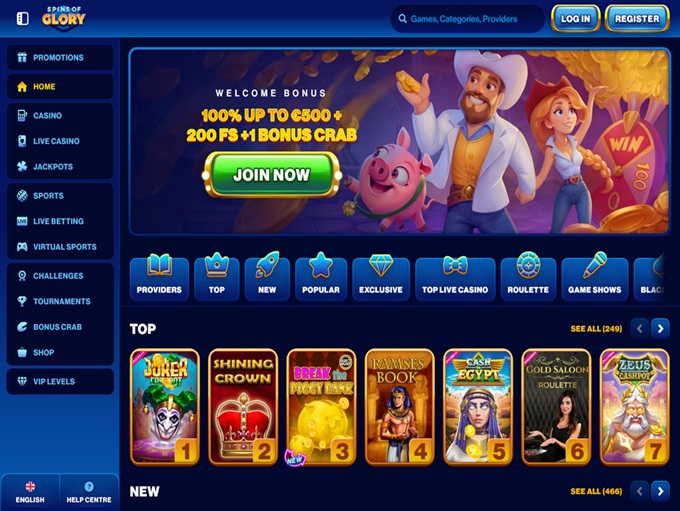Select Sports from the sidebar
The image size is (680, 511).
pyautogui.click(x=60, y=196)
